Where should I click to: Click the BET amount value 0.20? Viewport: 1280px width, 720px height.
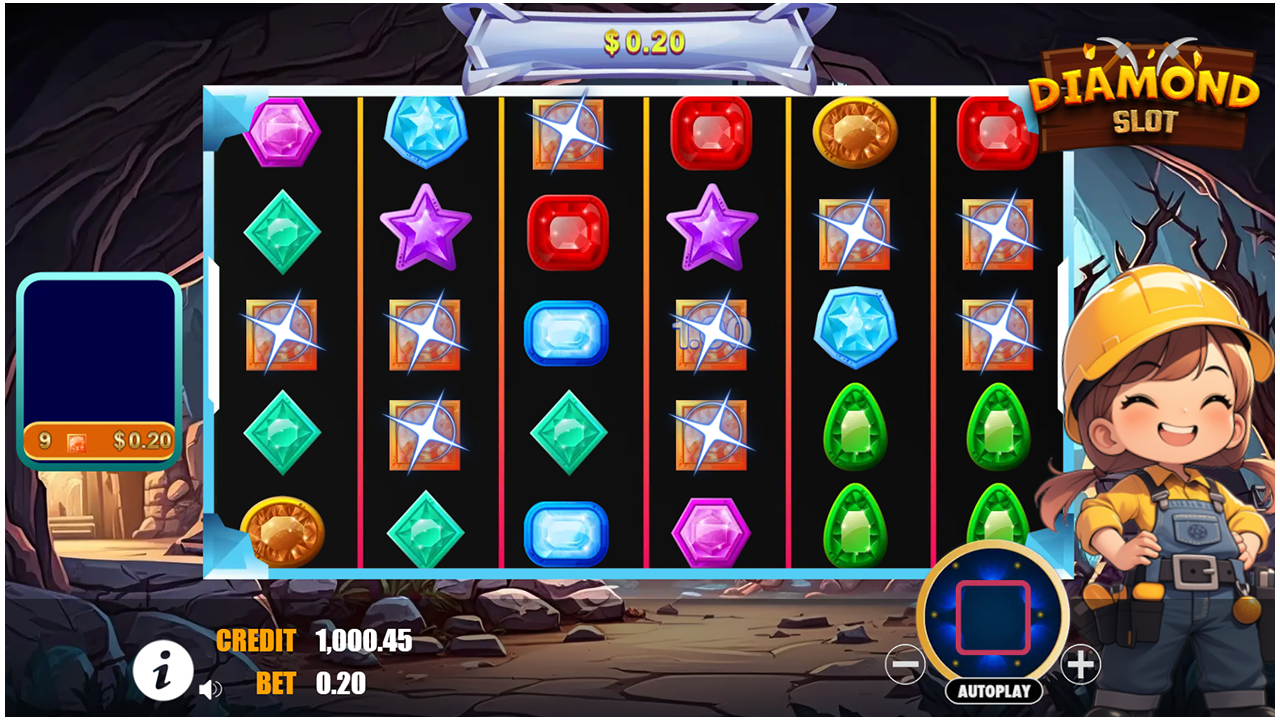pos(340,686)
